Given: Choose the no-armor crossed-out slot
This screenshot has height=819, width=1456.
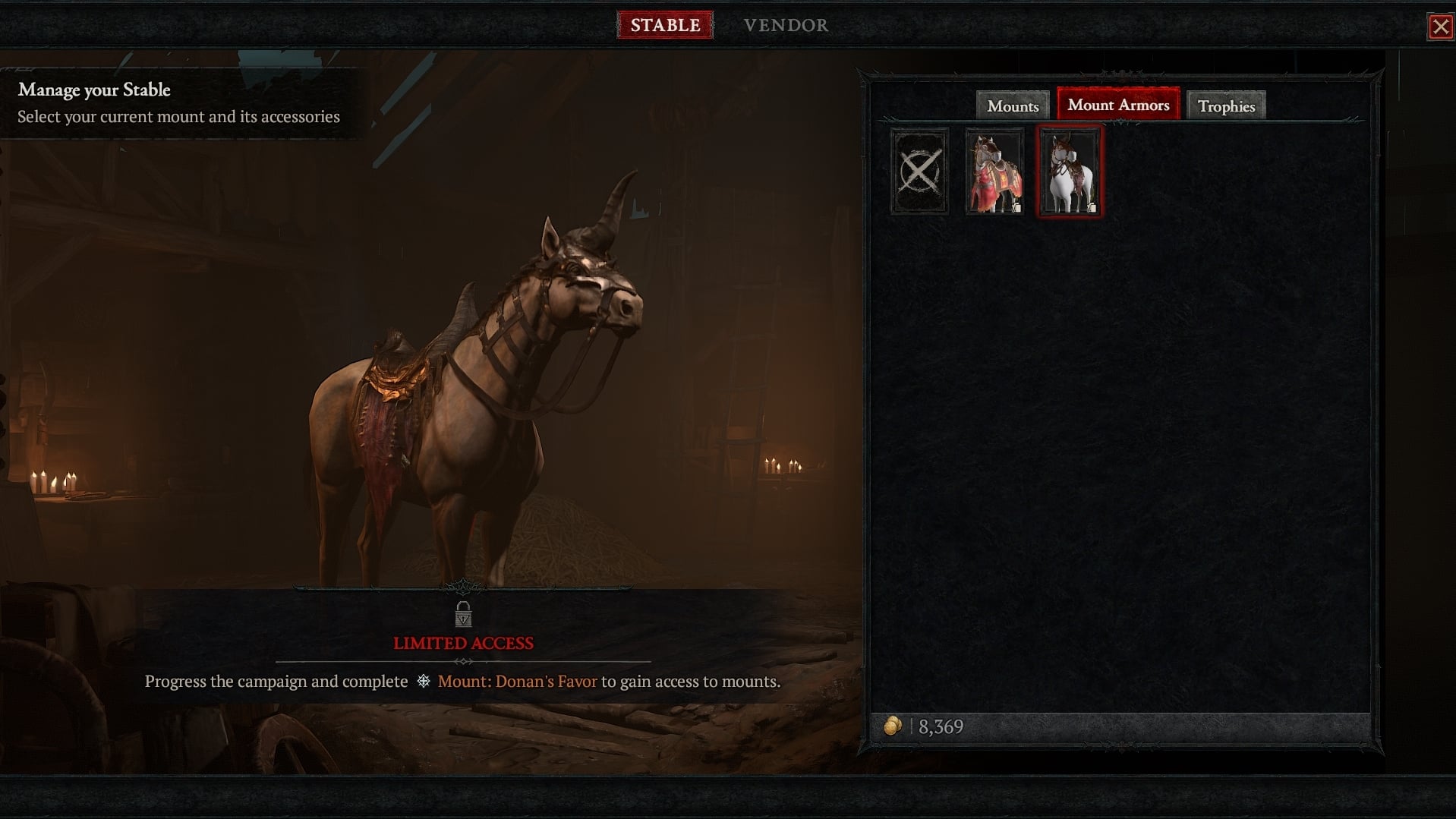Looking at the screenshot, I should [919, 172].
